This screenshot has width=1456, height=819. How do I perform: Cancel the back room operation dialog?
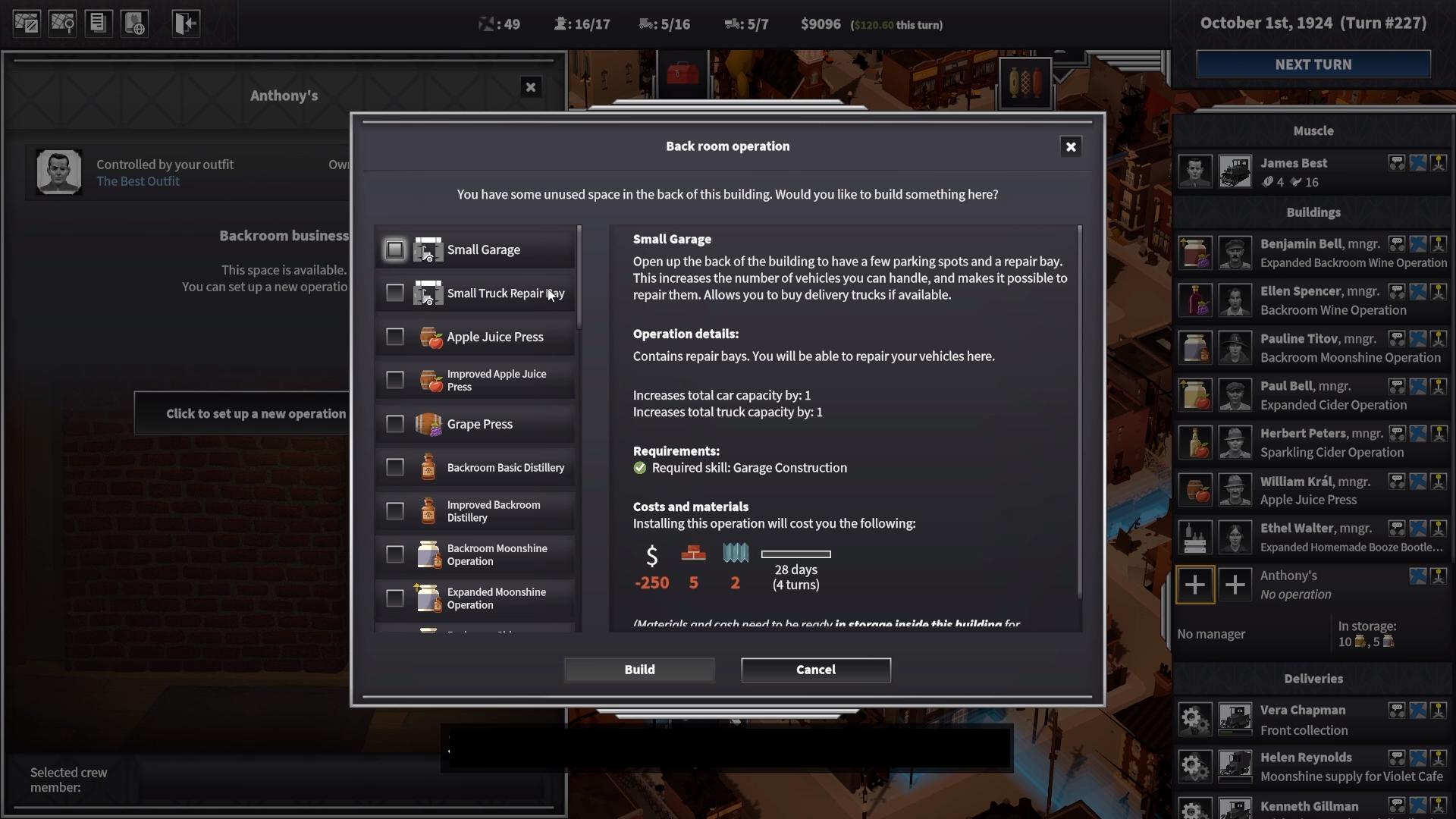(x=815, y=670)
